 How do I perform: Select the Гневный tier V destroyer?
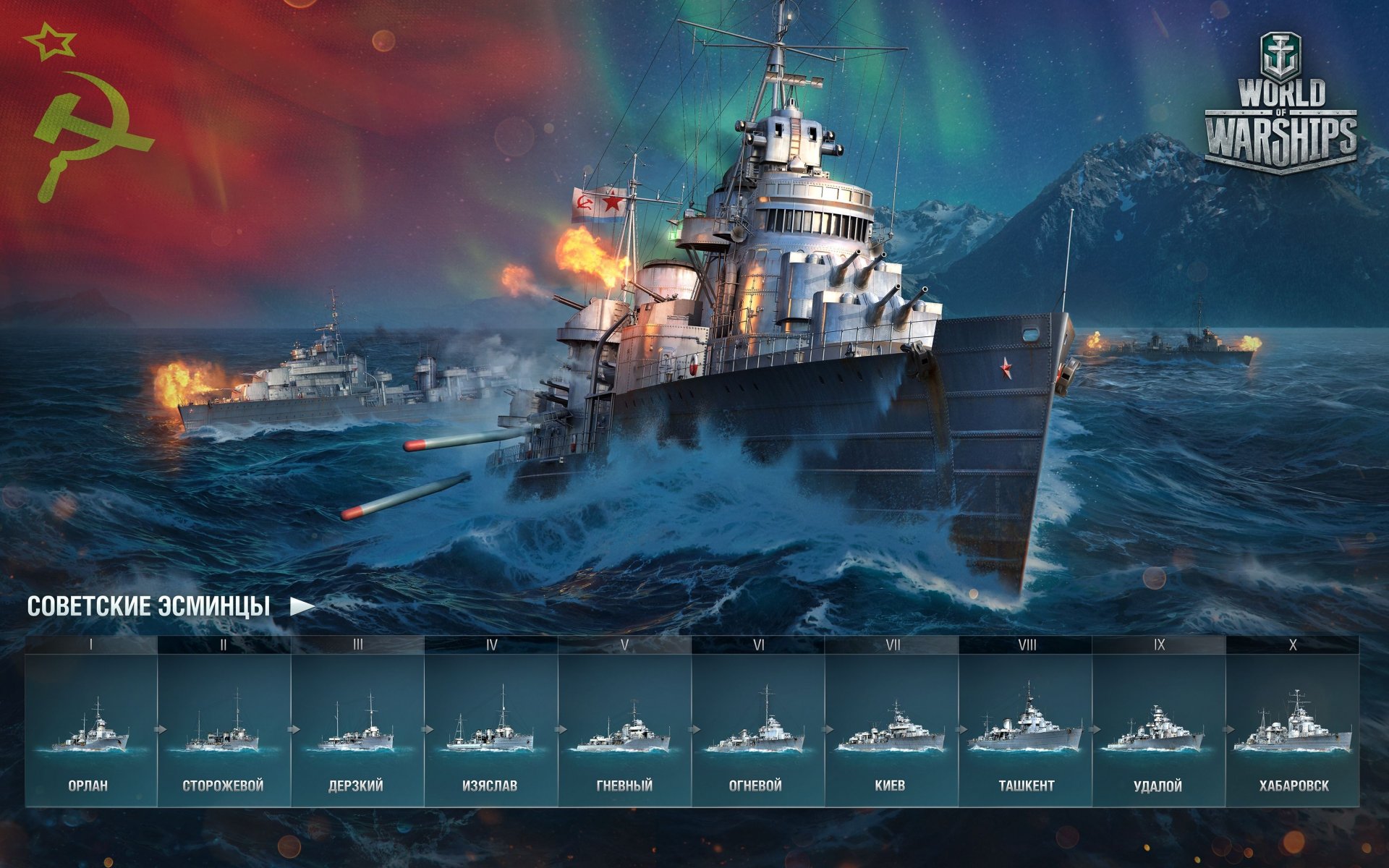(x=624, y=731)
